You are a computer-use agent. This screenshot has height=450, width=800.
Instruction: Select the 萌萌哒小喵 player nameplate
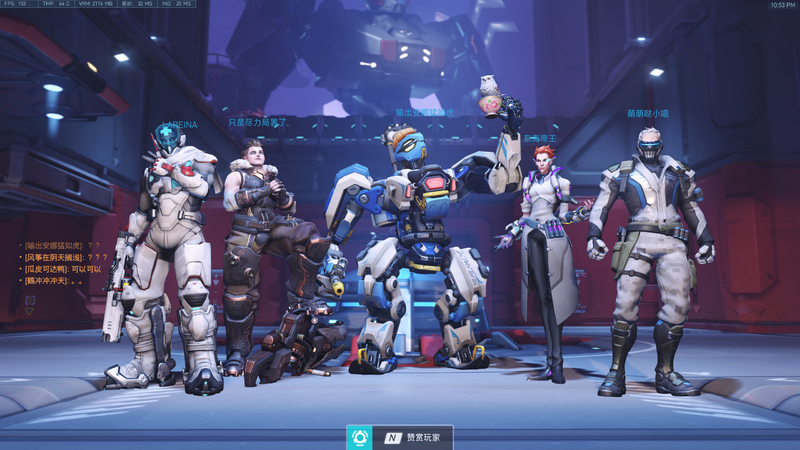tap(648, 114)
